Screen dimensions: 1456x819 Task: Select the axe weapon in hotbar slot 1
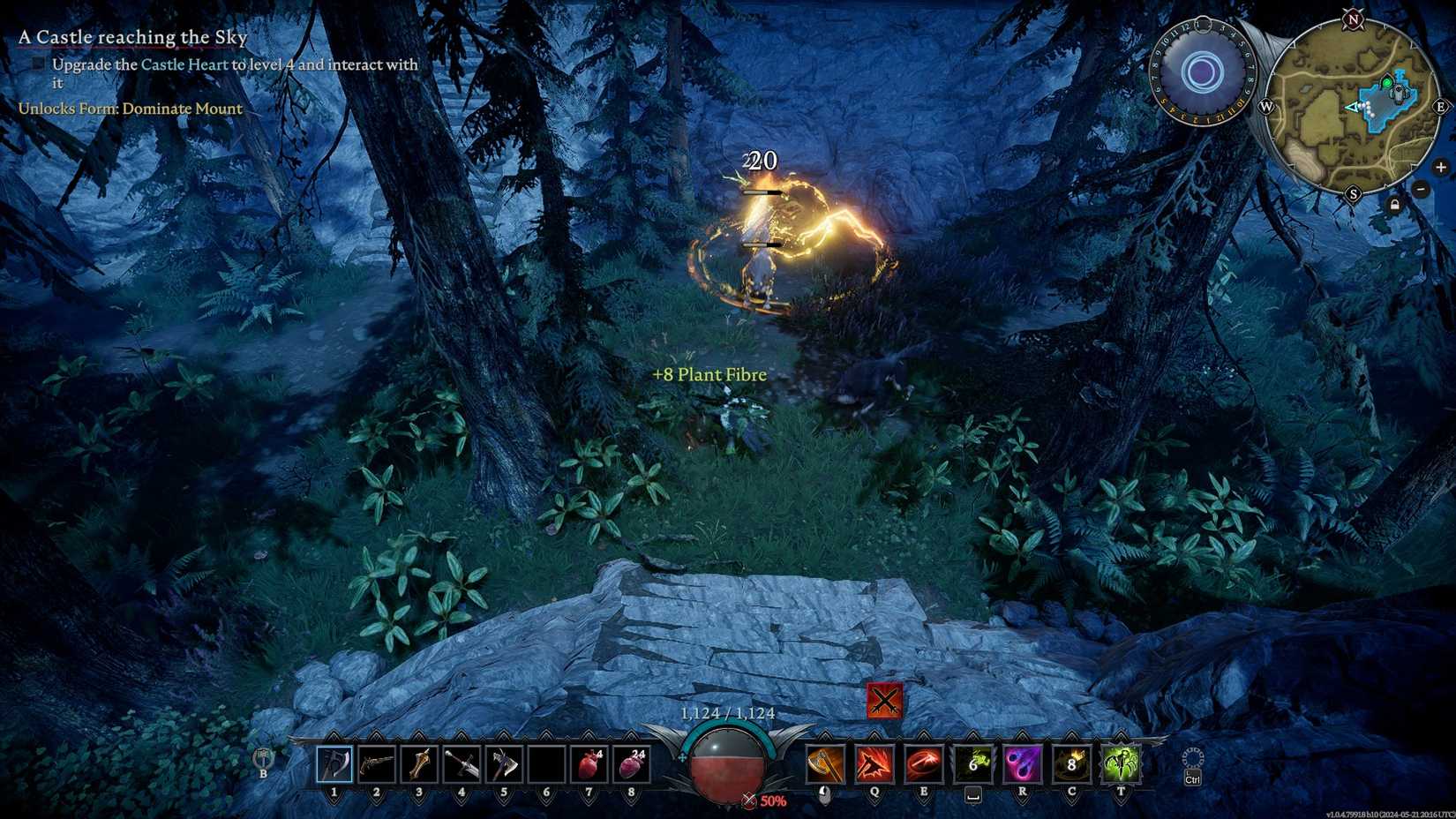point(334,764)
